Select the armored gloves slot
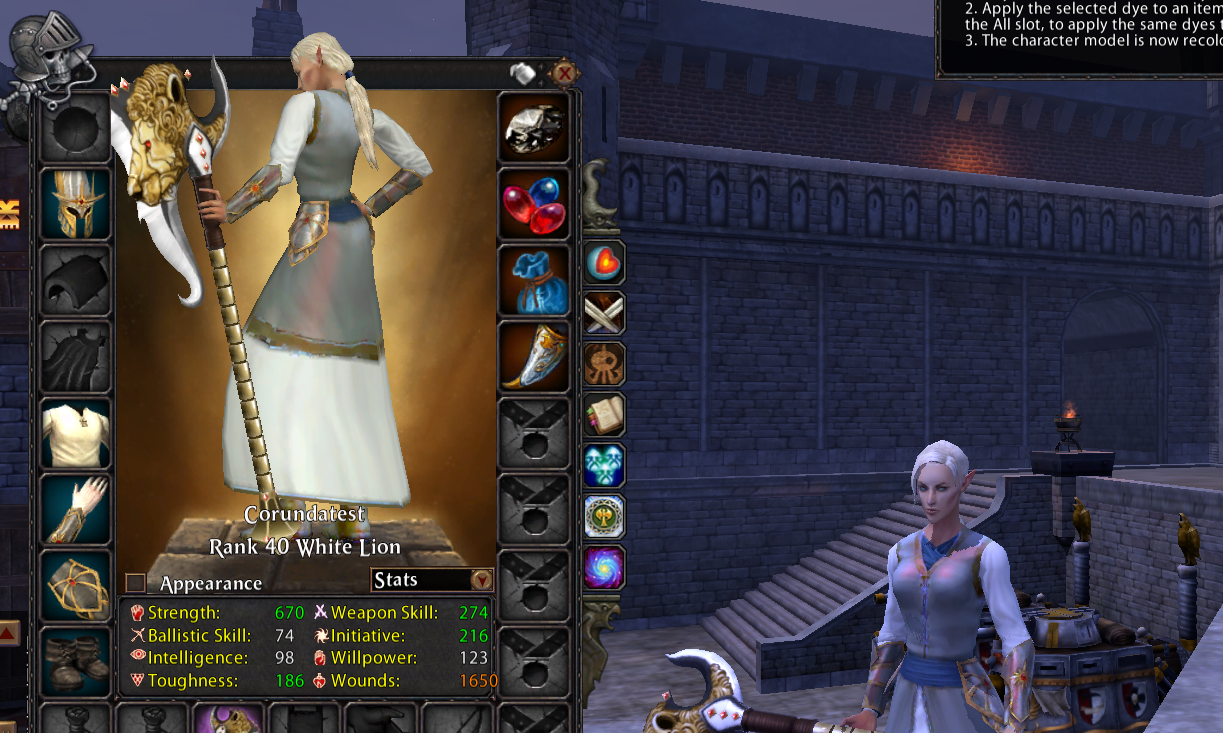 [x=76, y=509]
